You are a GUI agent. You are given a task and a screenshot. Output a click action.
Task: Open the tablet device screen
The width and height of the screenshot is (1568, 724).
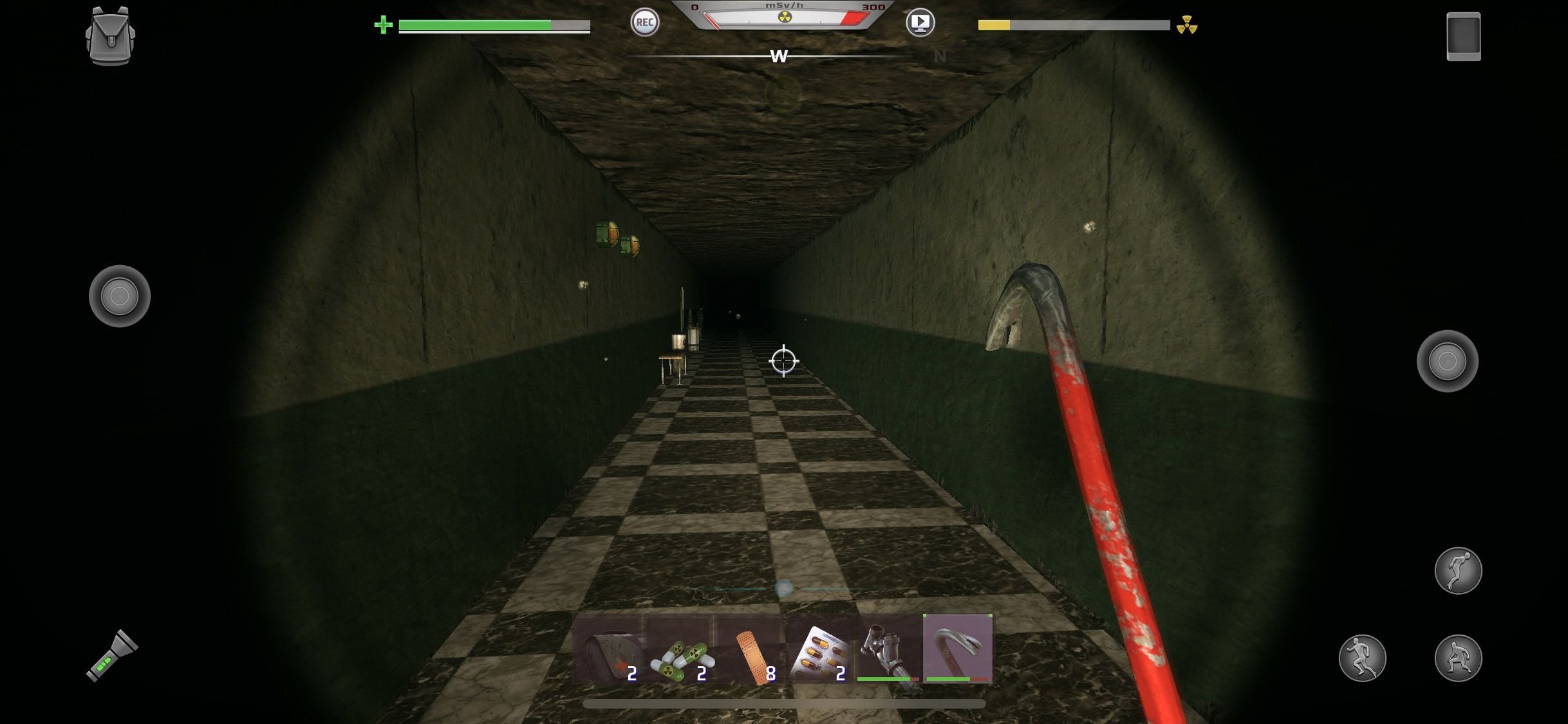click(x=1463, y=37)
